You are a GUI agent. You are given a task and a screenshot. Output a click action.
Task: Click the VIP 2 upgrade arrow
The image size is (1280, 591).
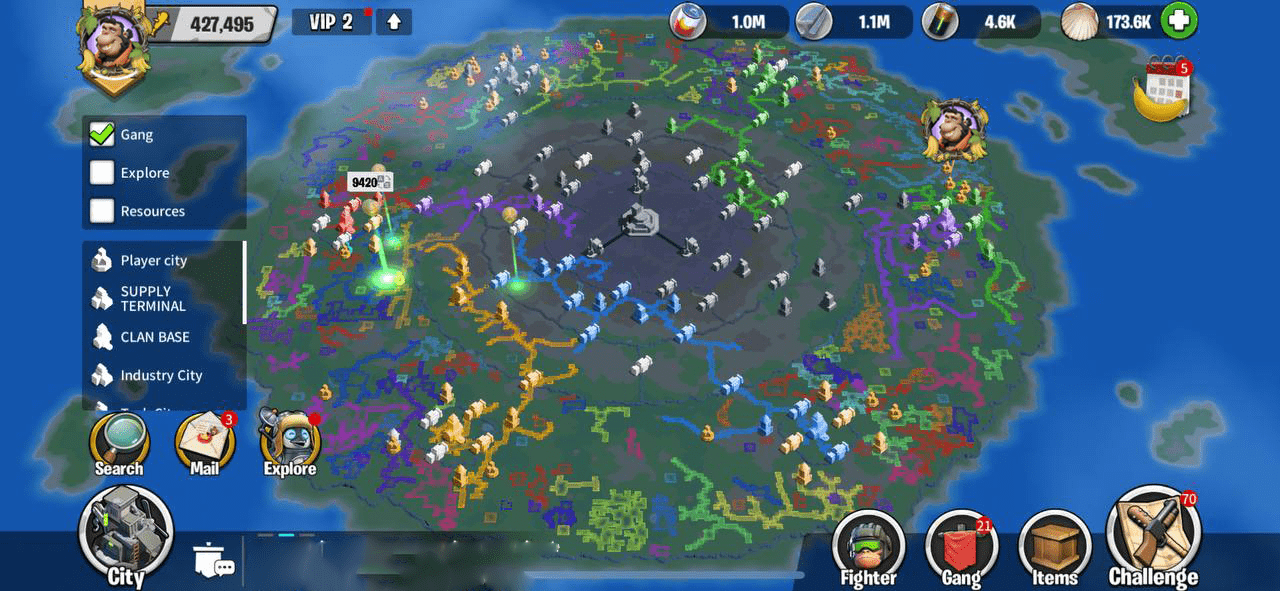[x=394, y=21]
